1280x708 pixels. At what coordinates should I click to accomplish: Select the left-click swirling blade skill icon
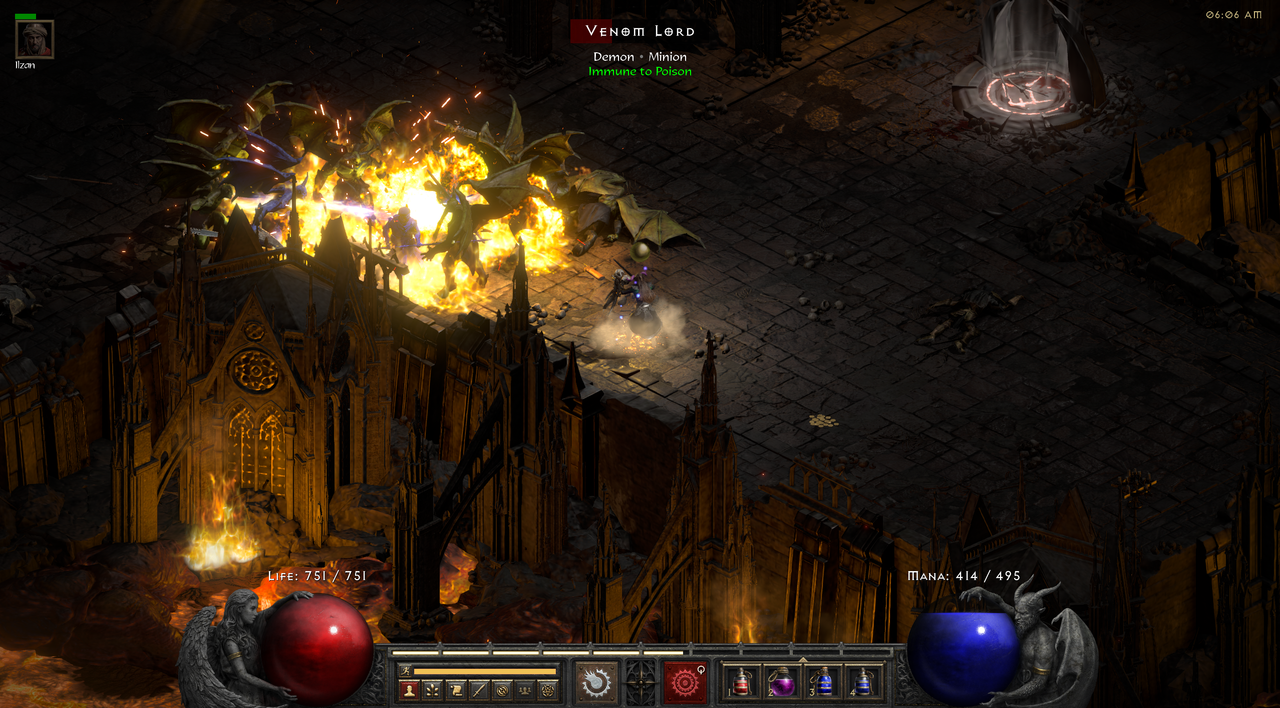pos(598,682)
